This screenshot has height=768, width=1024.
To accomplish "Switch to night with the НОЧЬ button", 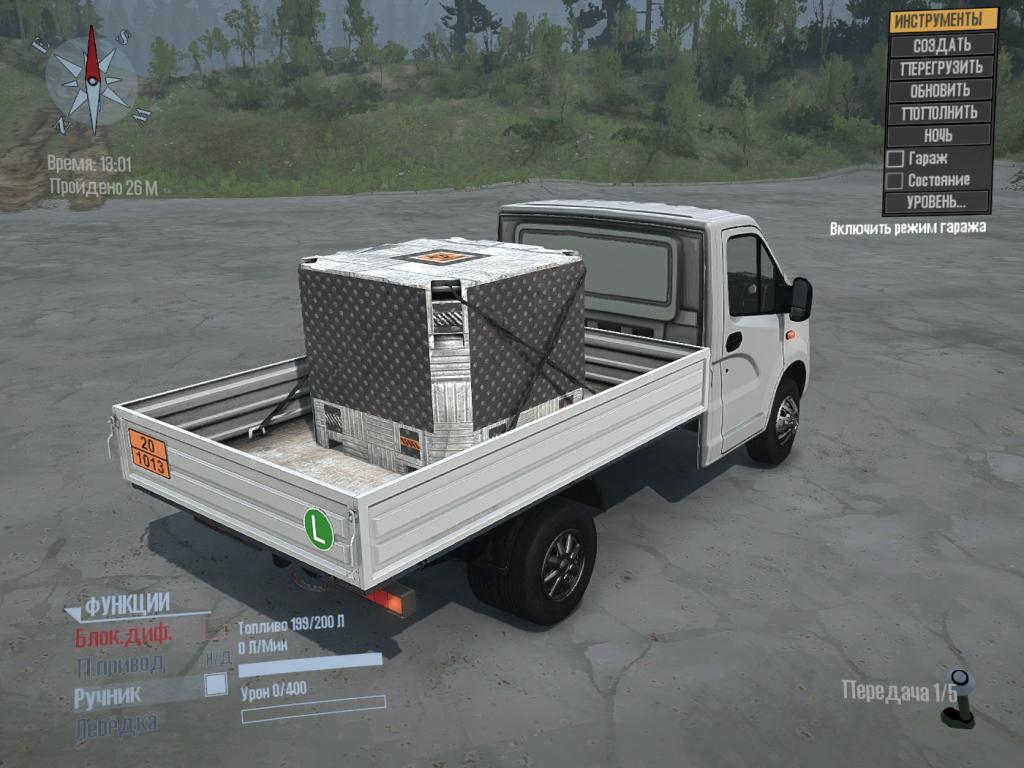I will click(938, 135).
